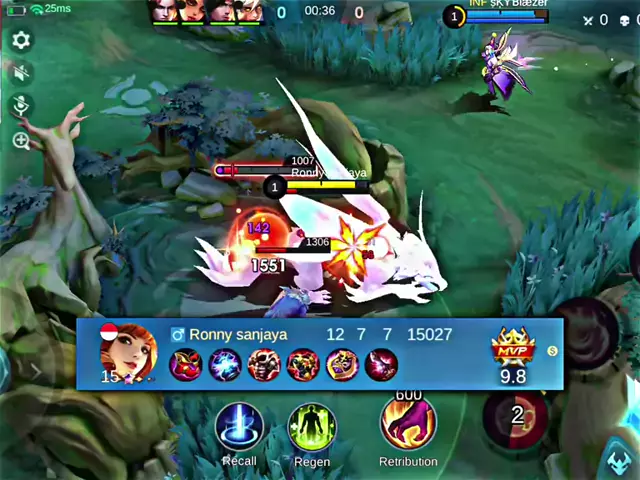Toggle the muted speaker icon

(21, 73)
